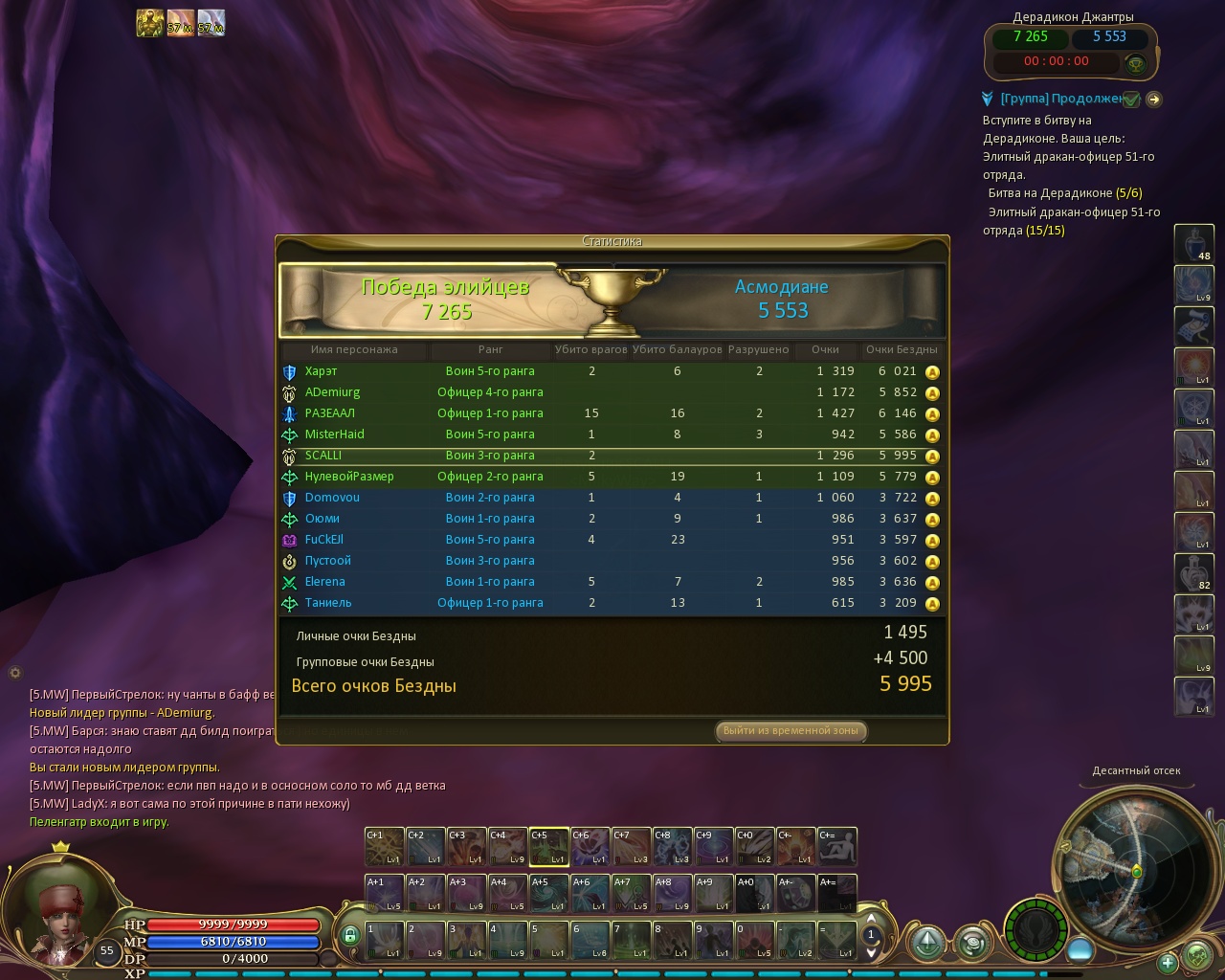Toggle the green hotbar lock button
The height and width of the screenshot is (980, 1225).
pos(350,935)
